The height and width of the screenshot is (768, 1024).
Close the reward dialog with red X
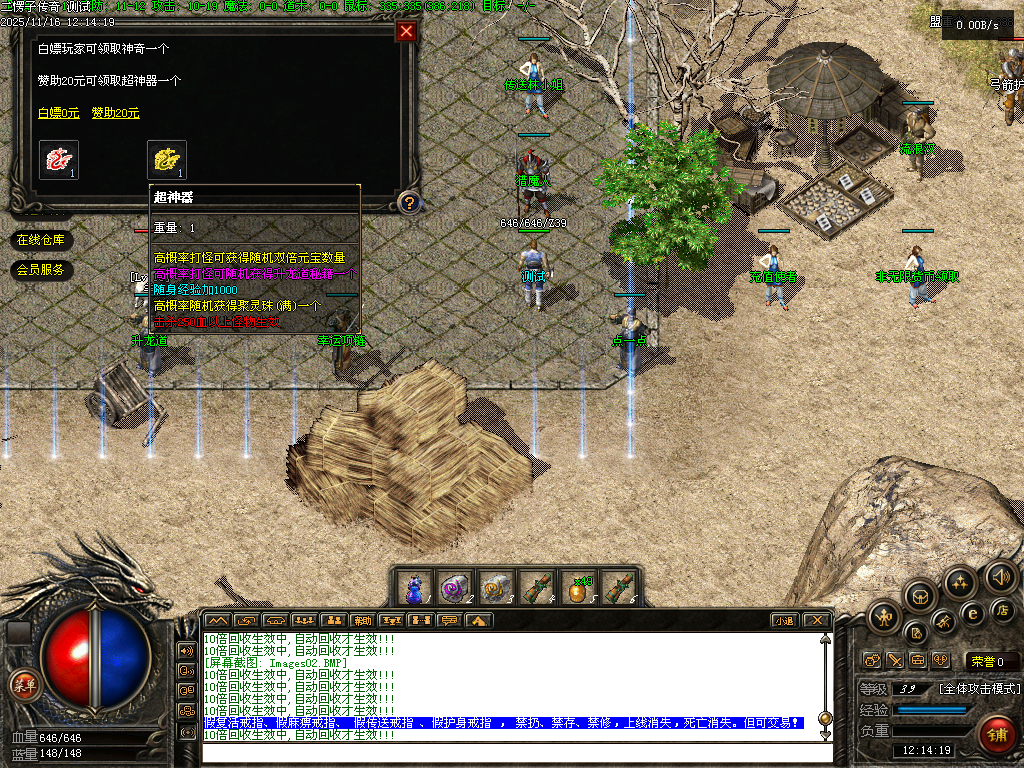click(x=406, y=31)
